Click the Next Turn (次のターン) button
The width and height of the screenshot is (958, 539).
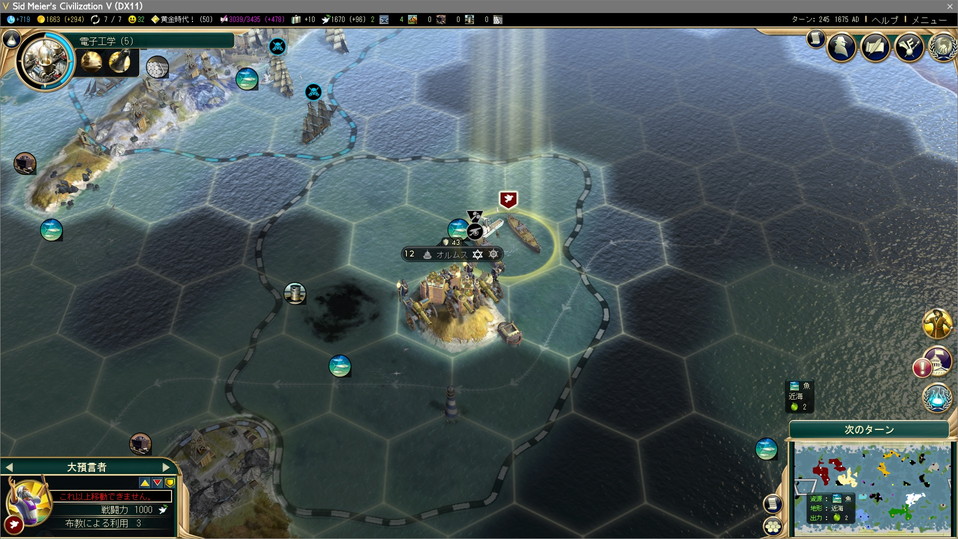coord(868,430)
